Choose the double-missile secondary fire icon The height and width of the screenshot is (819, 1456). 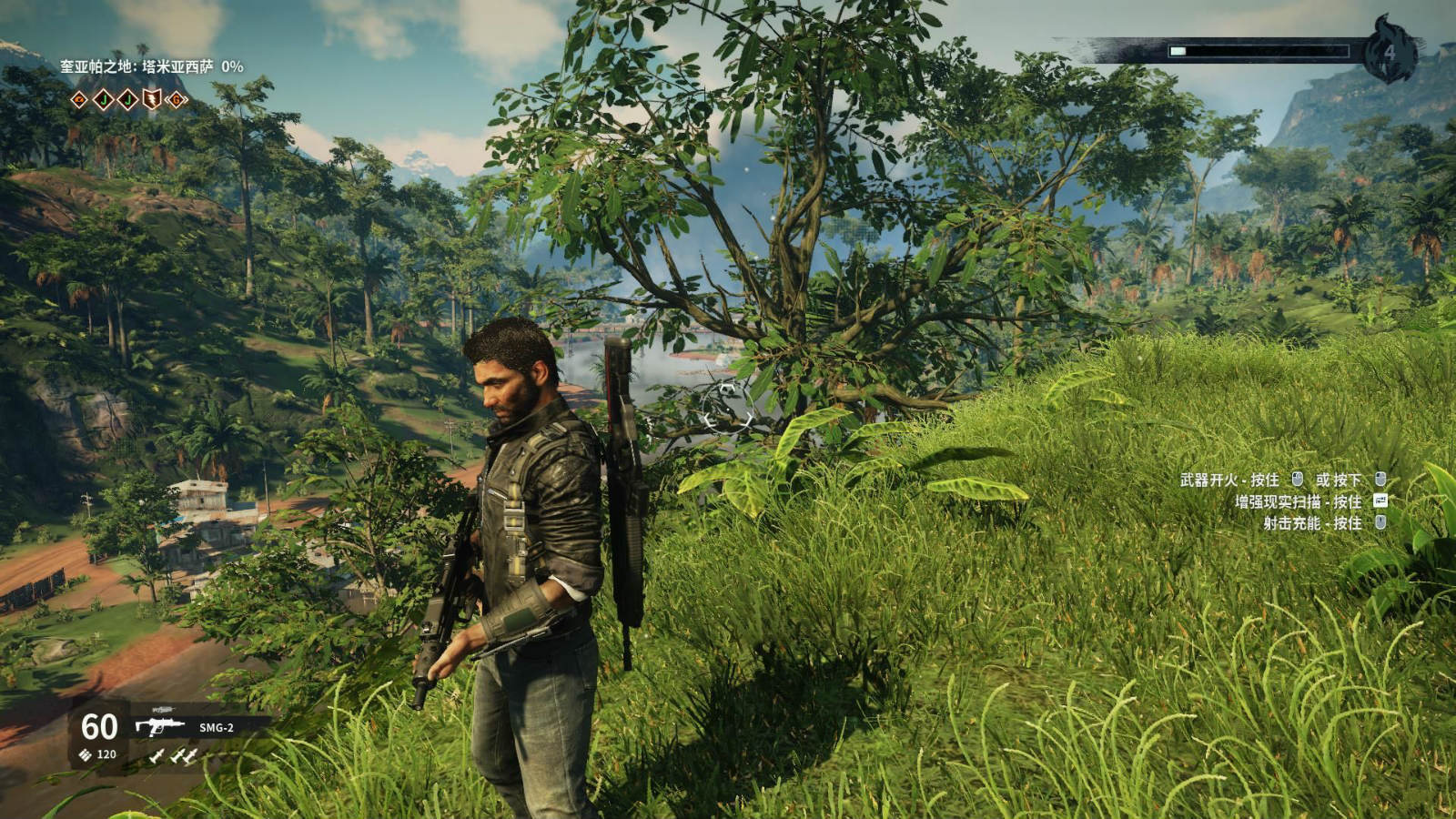click(184, 755)
